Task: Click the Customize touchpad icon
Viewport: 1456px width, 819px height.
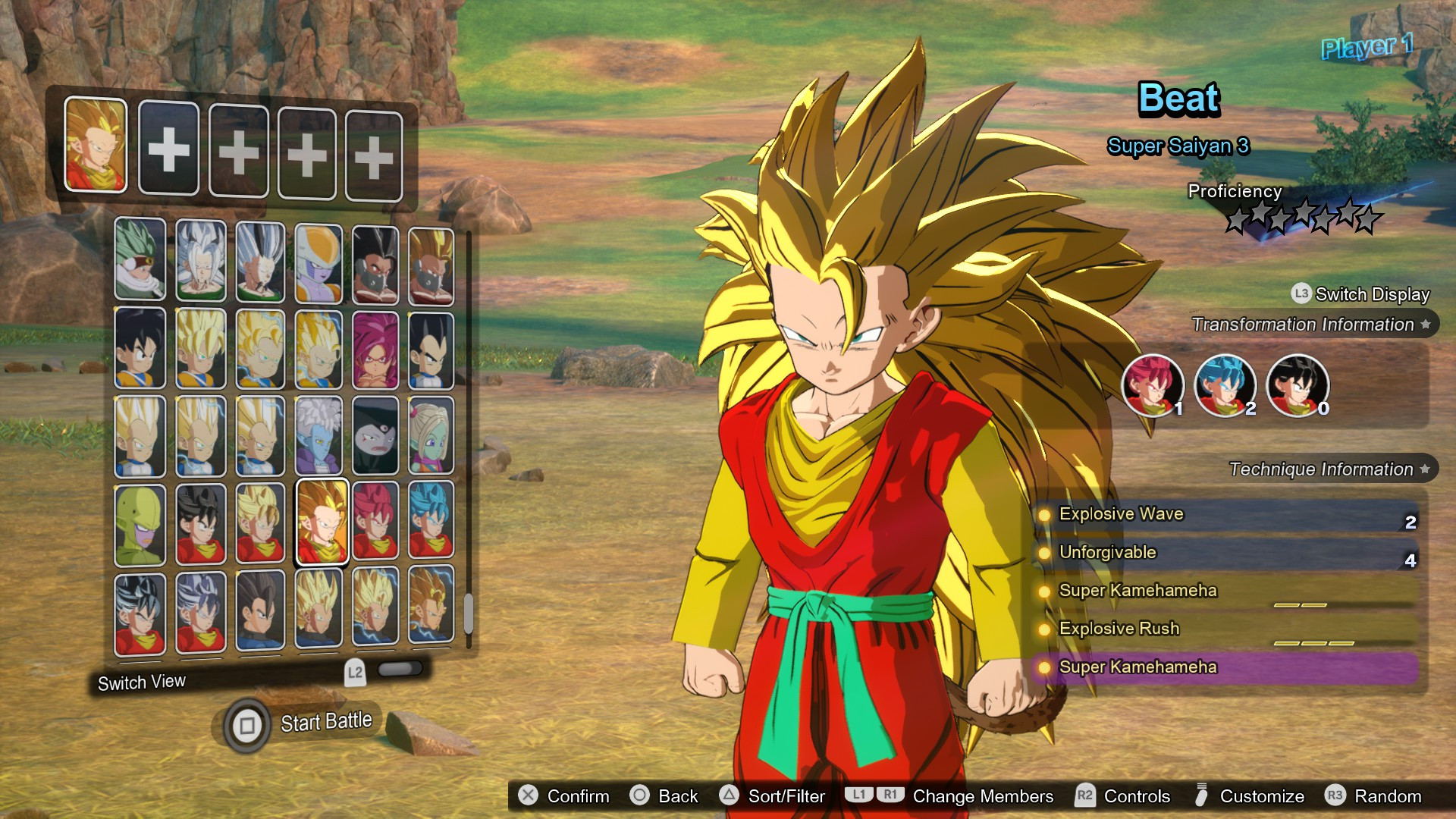Action: [x=1200, y=795]
